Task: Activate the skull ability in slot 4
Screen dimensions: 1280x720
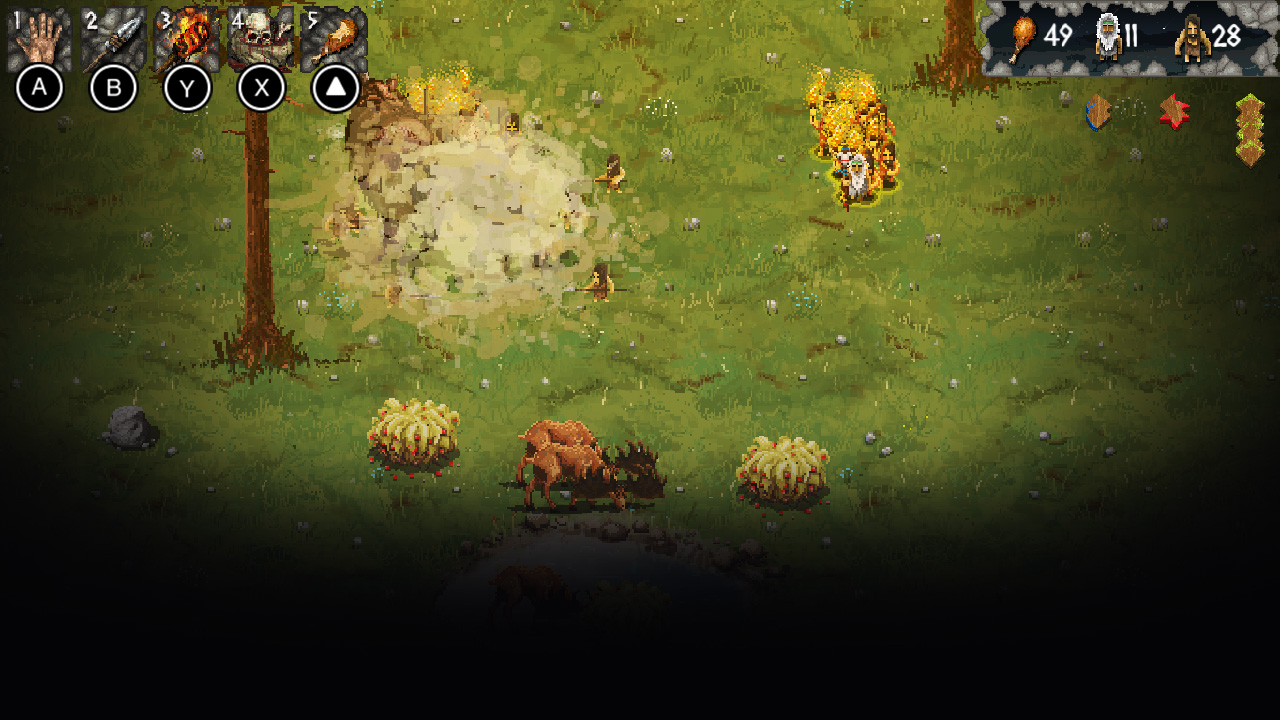Action: (x=261, y=36)
